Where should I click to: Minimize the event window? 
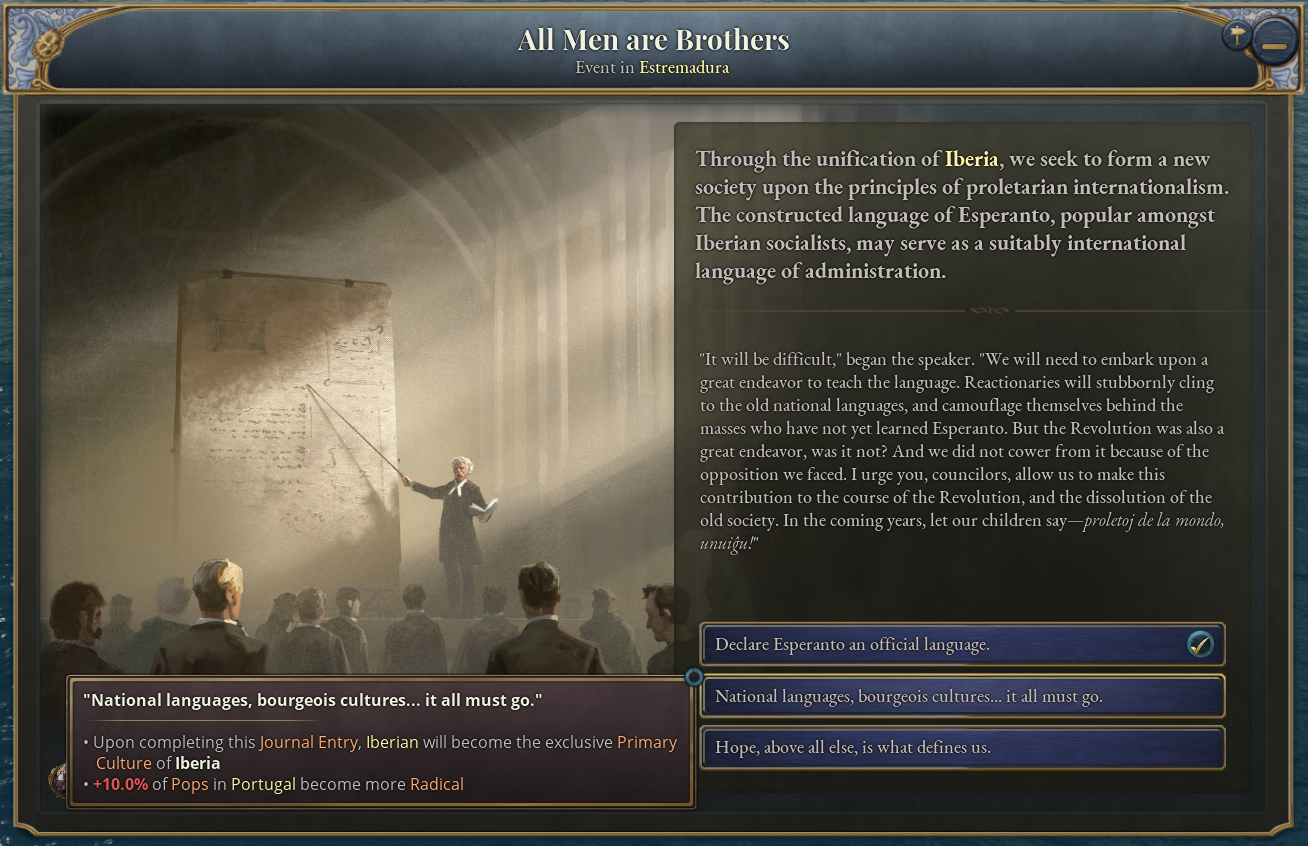(1274, 46)
